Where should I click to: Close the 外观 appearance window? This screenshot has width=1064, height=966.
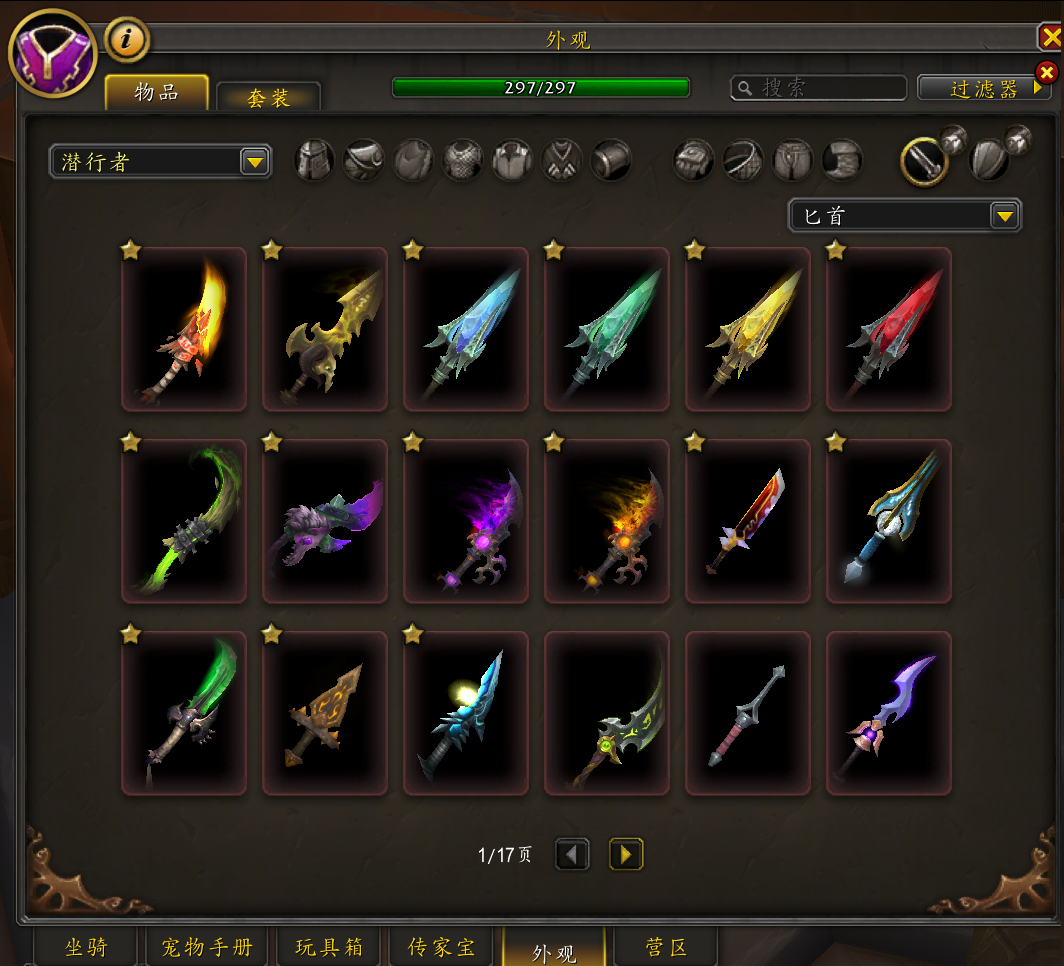click(1050, 38)
